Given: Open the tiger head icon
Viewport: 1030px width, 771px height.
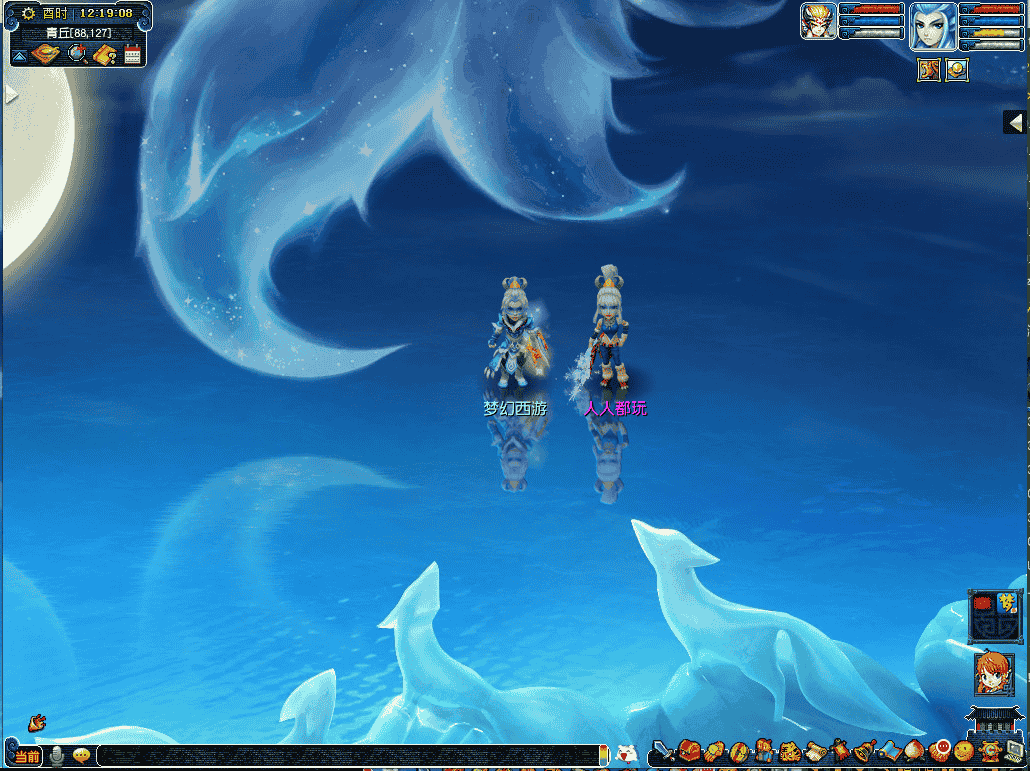Looking at the screenshot, I should point(789,751).
